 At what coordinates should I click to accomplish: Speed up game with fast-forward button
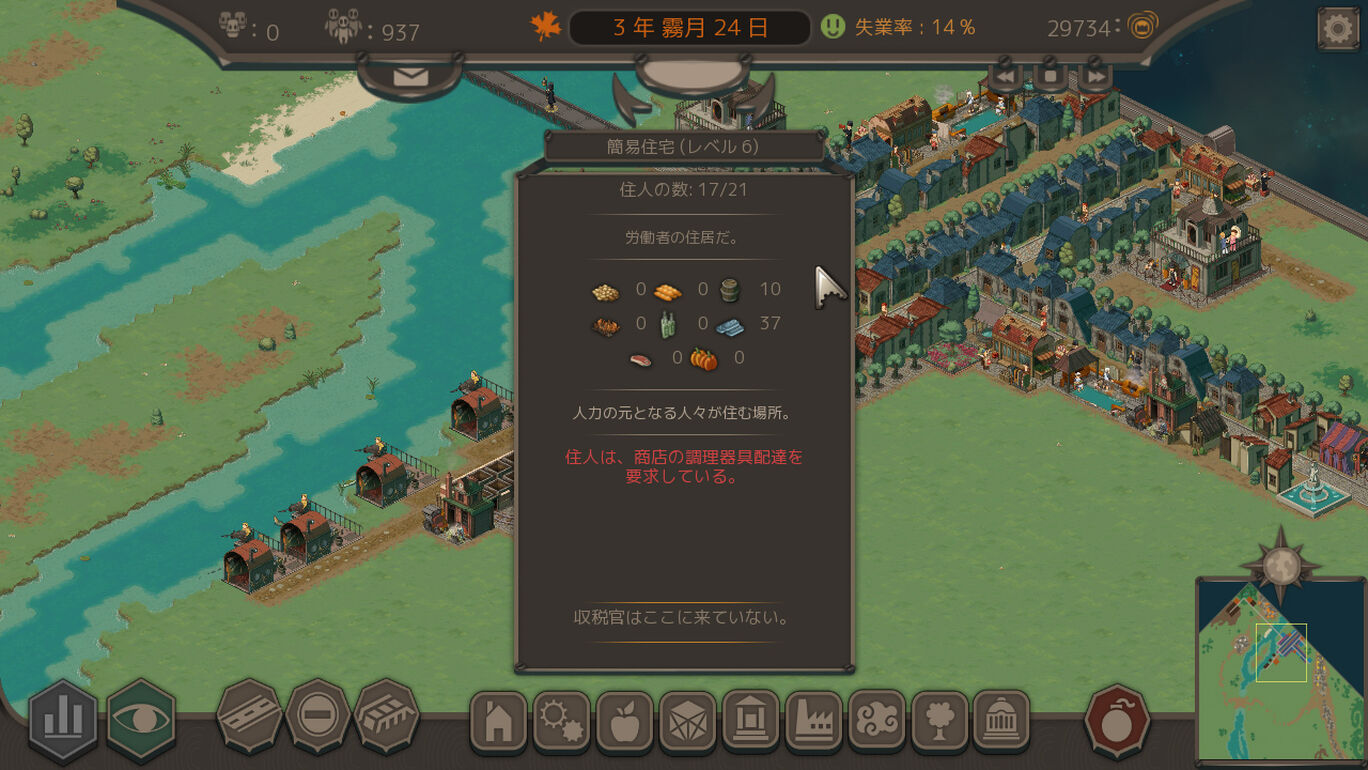click(x=1096, y=76)
